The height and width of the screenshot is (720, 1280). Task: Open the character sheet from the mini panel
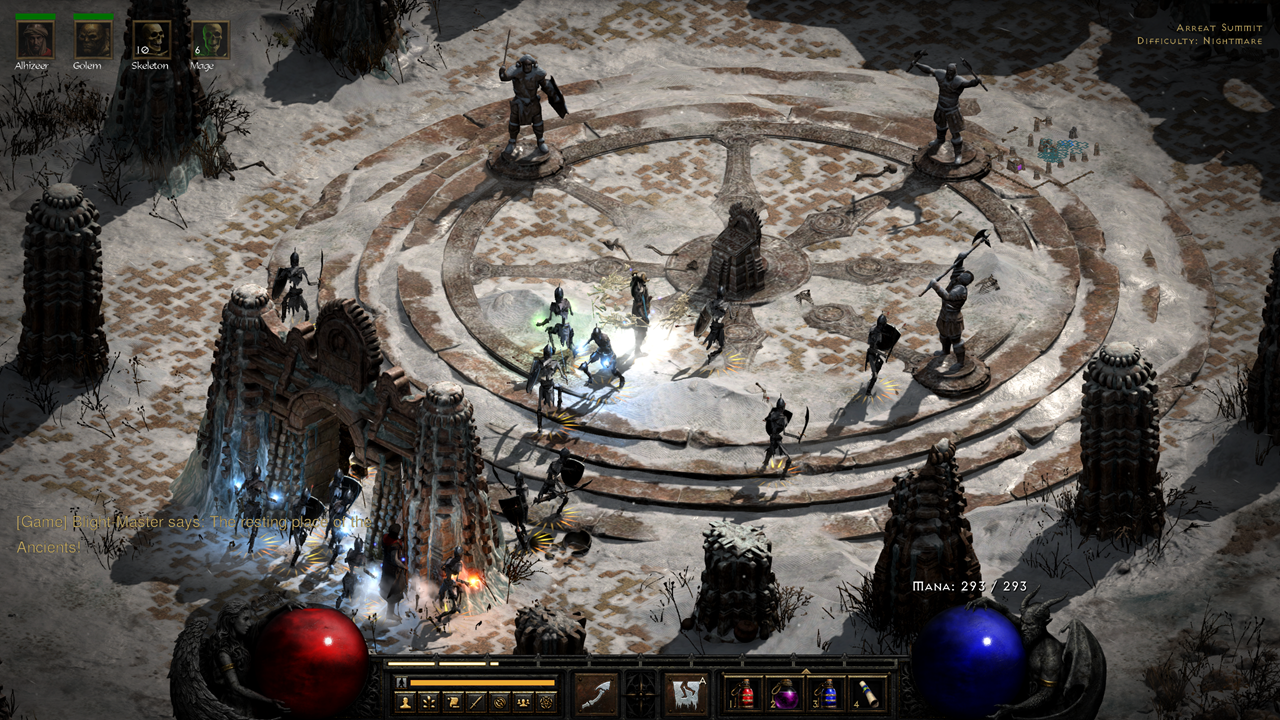point(405,702)
